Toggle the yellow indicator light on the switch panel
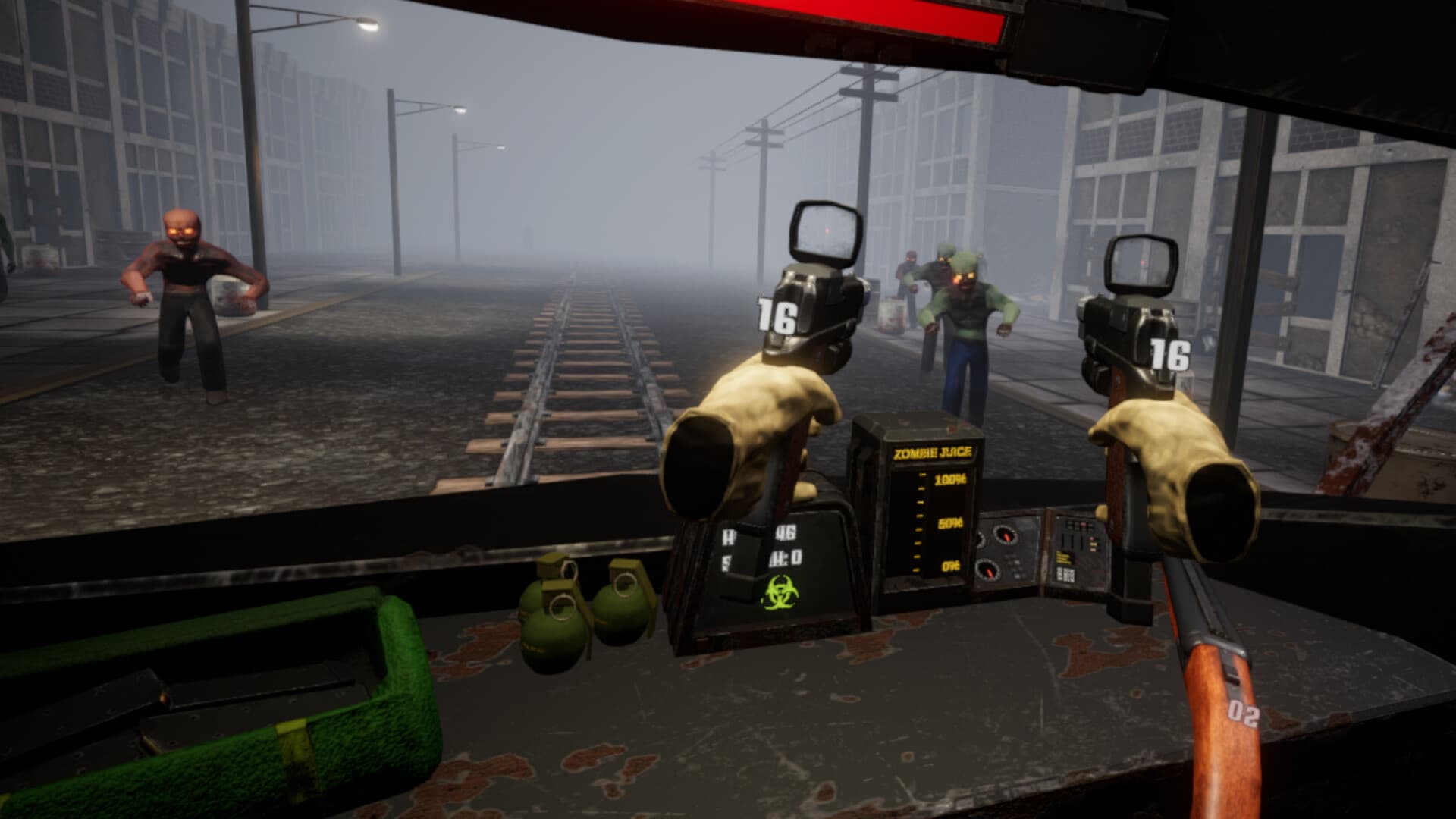The height and width of the screenshot is (819, 1456). coord(1094,544)
